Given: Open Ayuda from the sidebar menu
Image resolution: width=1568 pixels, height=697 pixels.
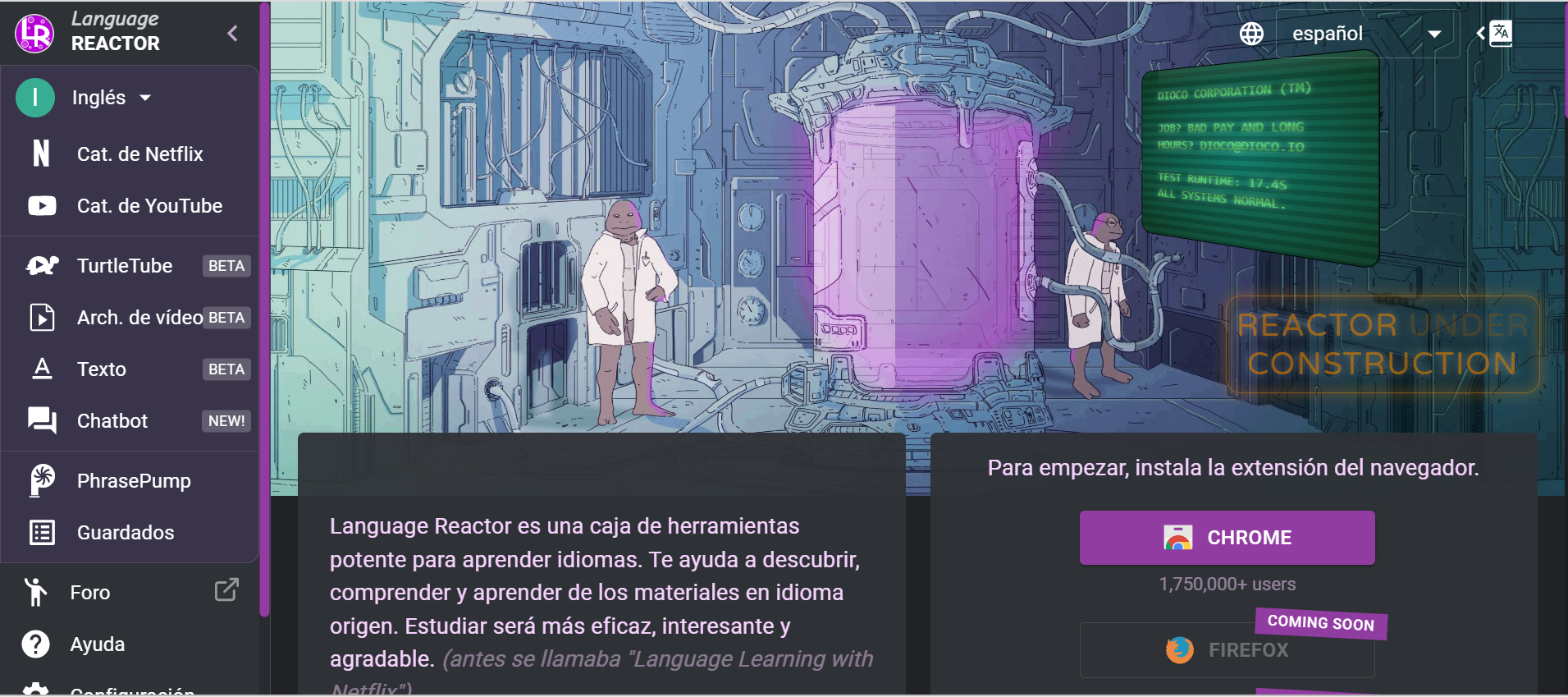Looking at the screenshot, I should click(x=96, y=644).
